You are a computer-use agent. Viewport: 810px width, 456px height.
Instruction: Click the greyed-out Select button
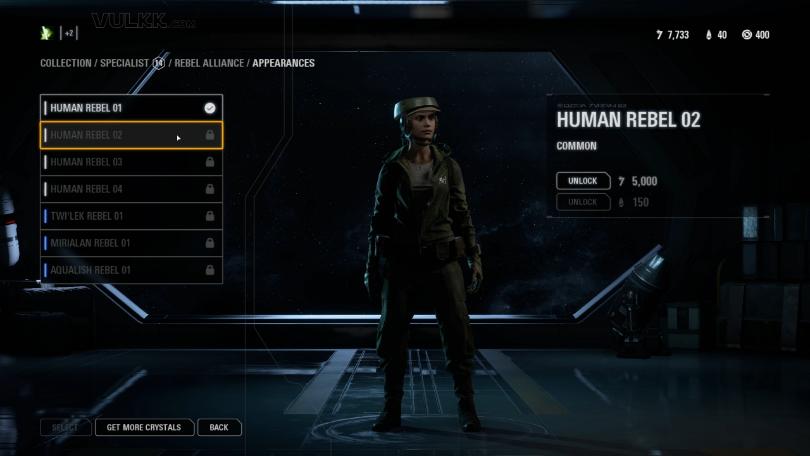65,427
